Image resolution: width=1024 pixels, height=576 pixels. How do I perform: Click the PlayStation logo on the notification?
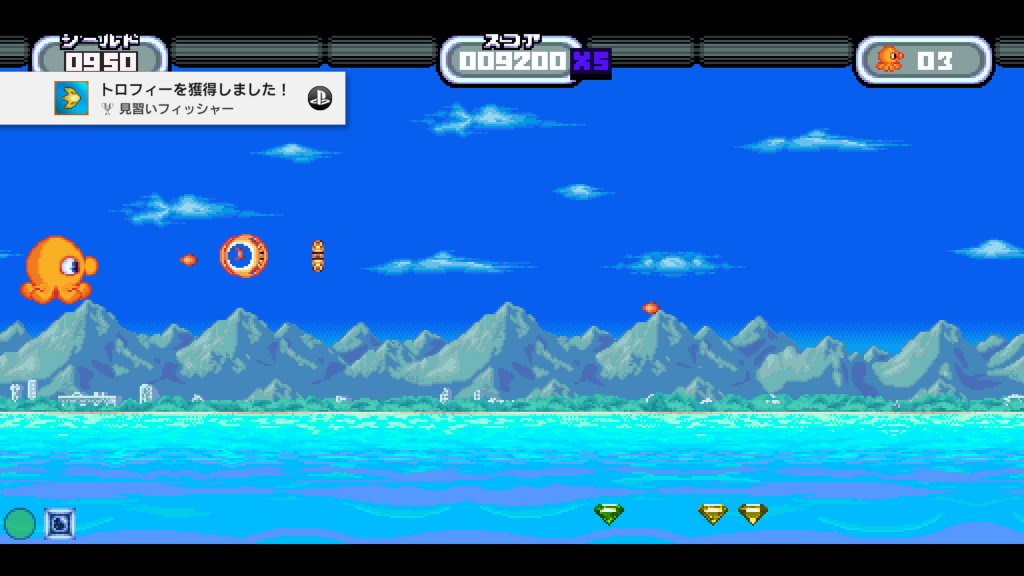click(x=319, y=98)
